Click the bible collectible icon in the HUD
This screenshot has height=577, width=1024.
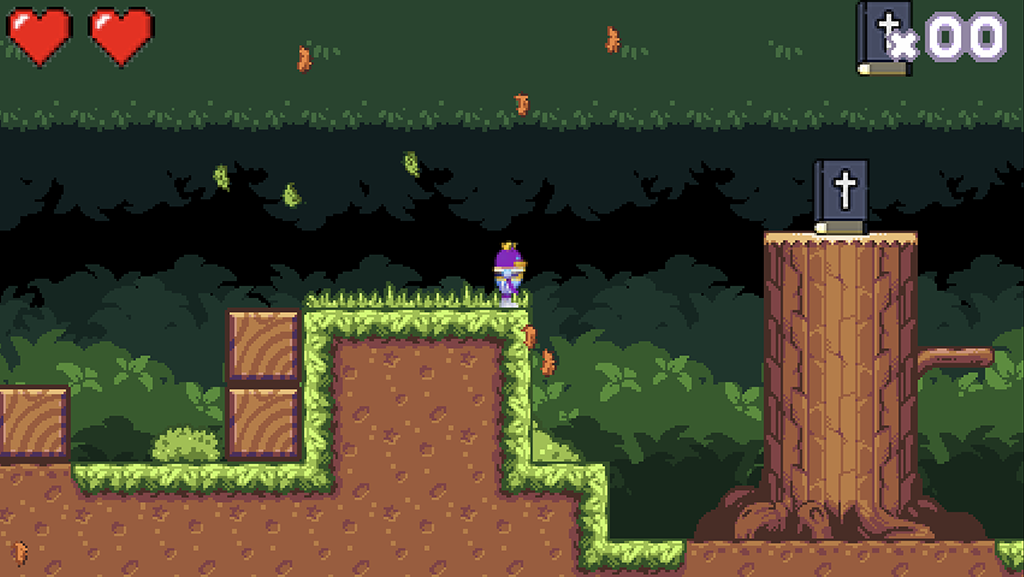(883, 38)
